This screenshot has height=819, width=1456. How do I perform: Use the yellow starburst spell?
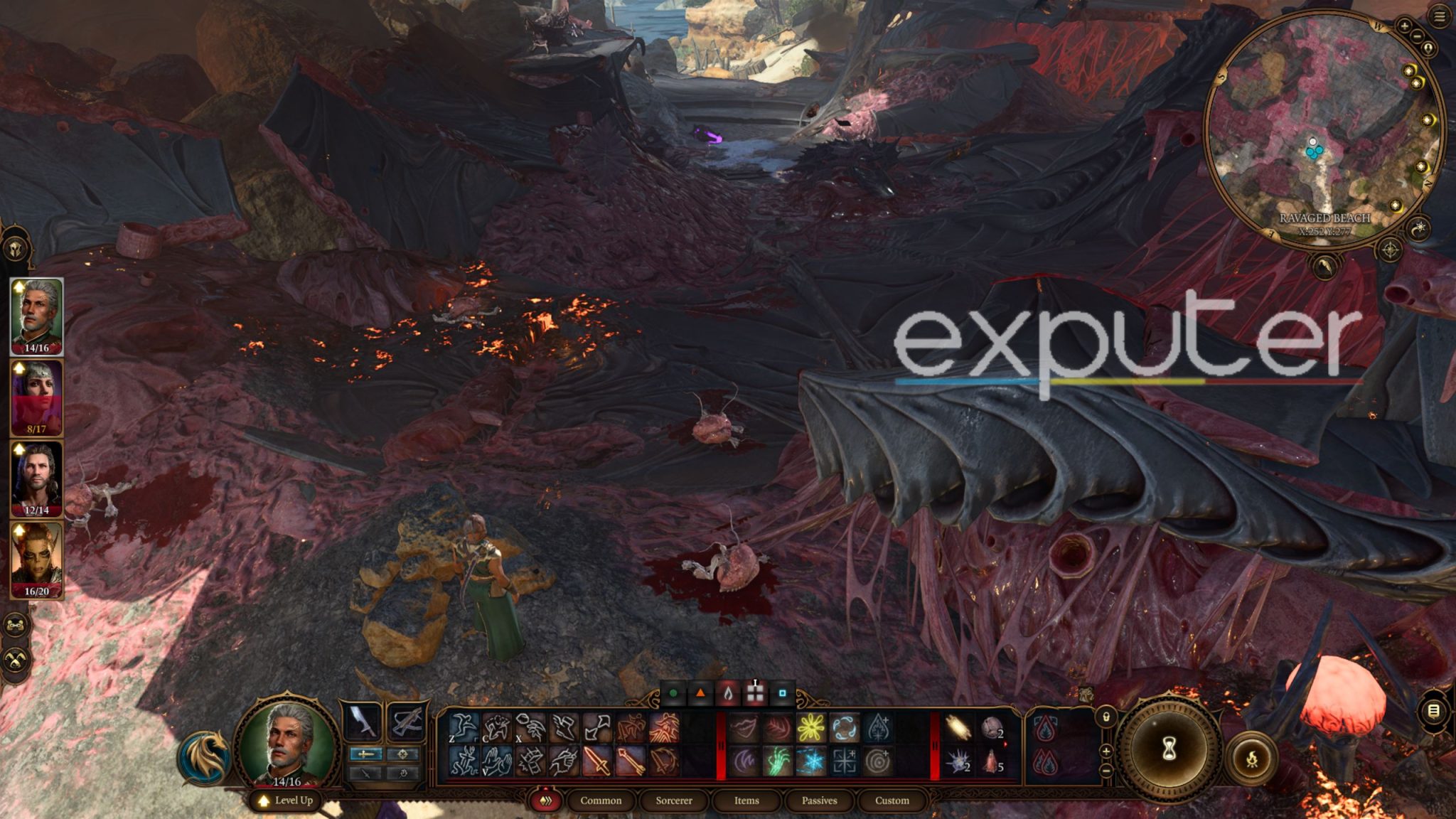[810, 729]
